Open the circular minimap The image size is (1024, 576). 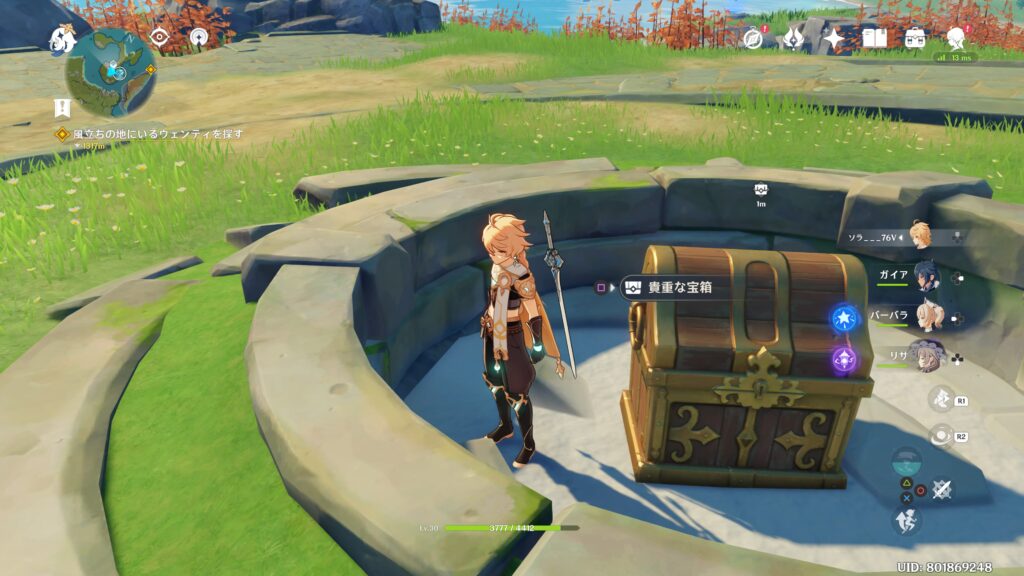point(110,72)
